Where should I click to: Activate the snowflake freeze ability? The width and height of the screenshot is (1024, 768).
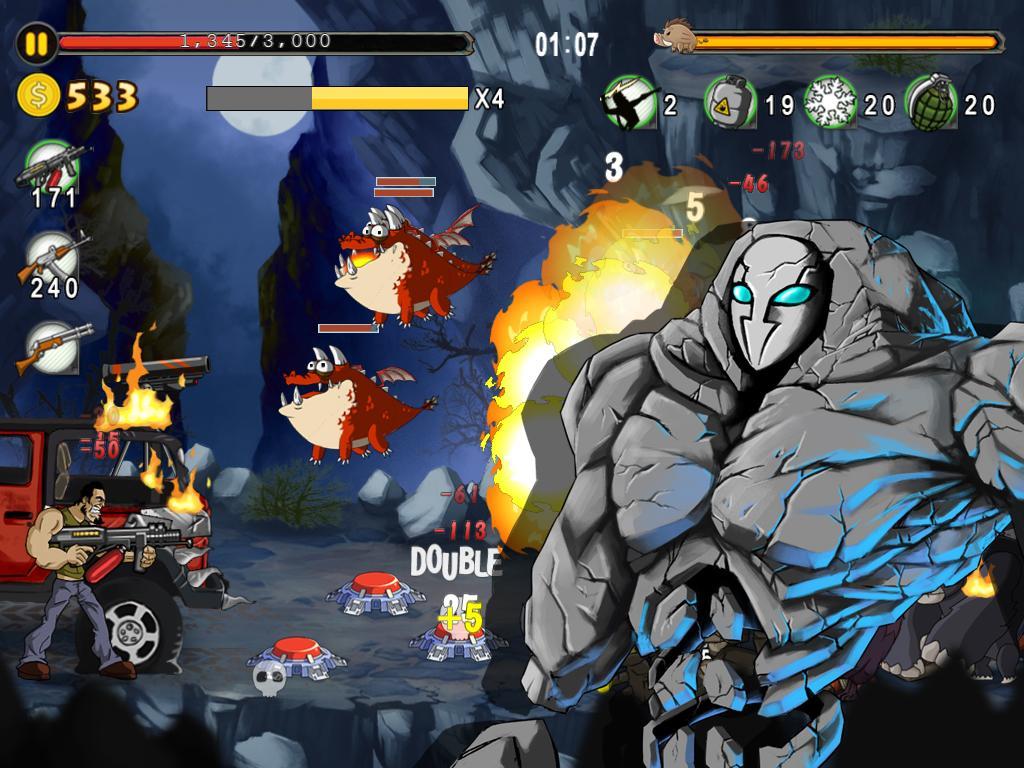(830, 103)
